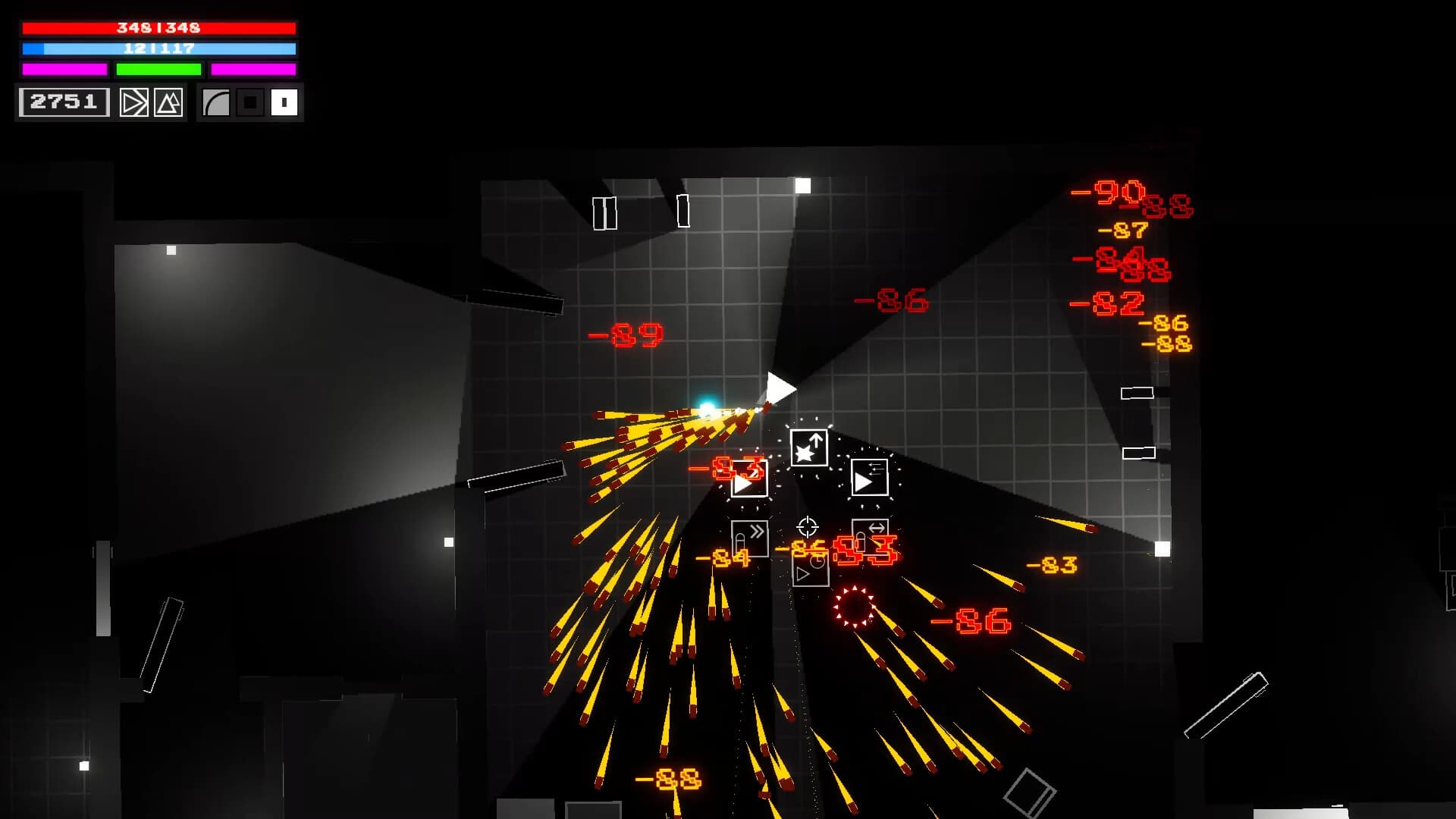Click the green ability charge bar

coord(158,70)
